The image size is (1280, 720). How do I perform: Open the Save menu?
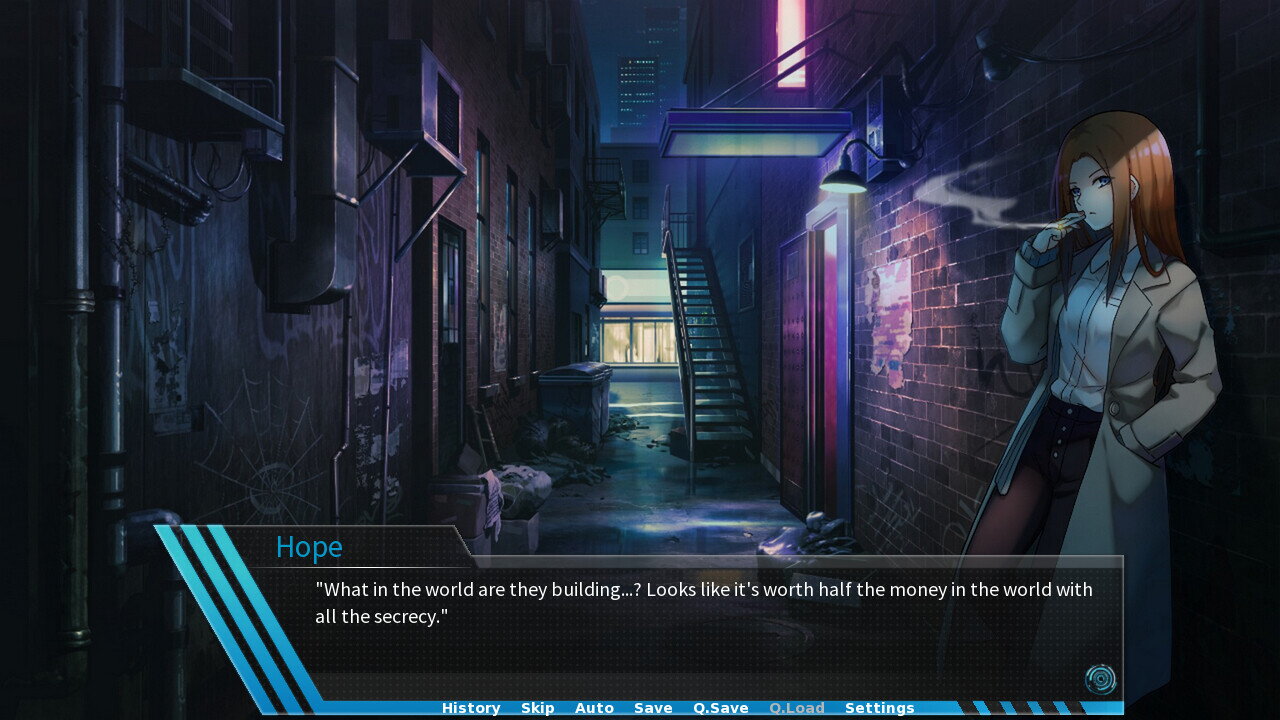click(x=653, y=708)
